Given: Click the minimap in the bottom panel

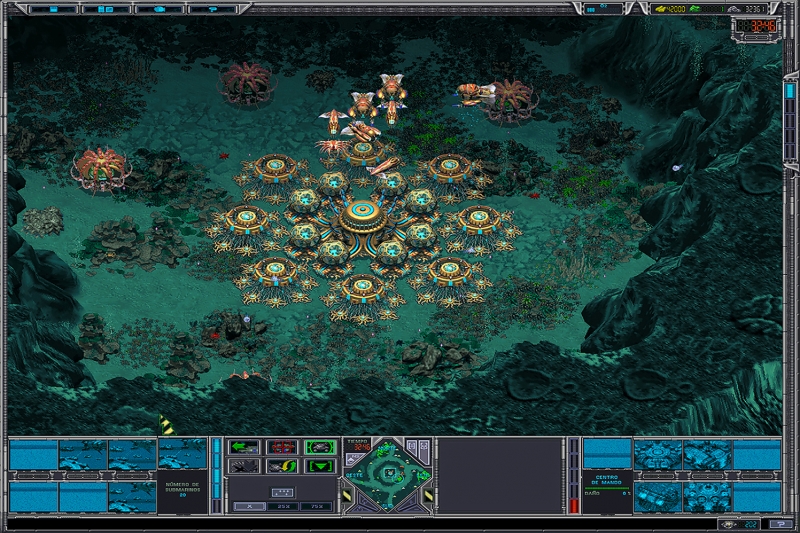Looking at the screenshot, I should click(386, 477).
